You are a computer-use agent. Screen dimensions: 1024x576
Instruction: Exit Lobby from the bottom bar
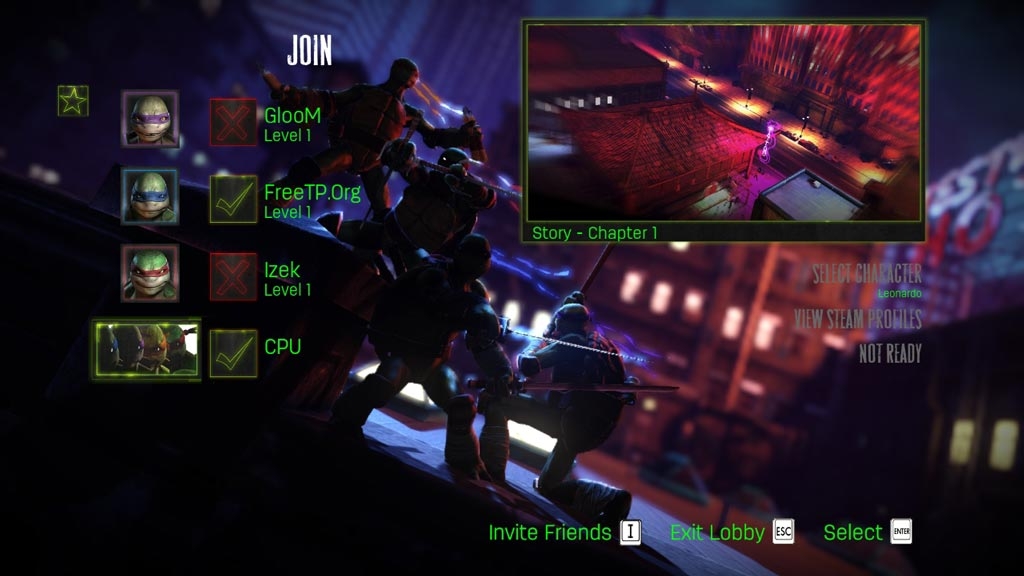717,532
